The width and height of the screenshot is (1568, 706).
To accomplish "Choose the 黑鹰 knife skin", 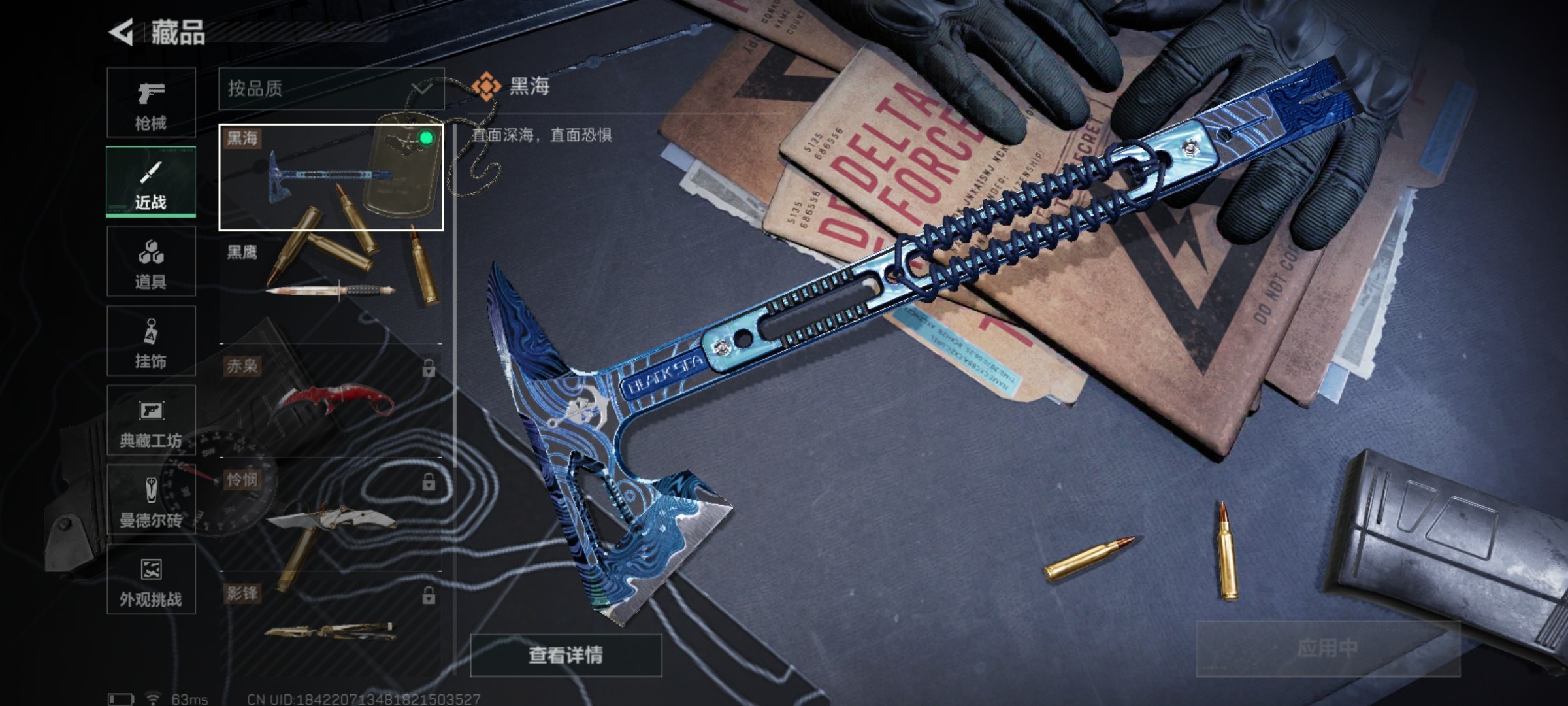I will [331, 286].
